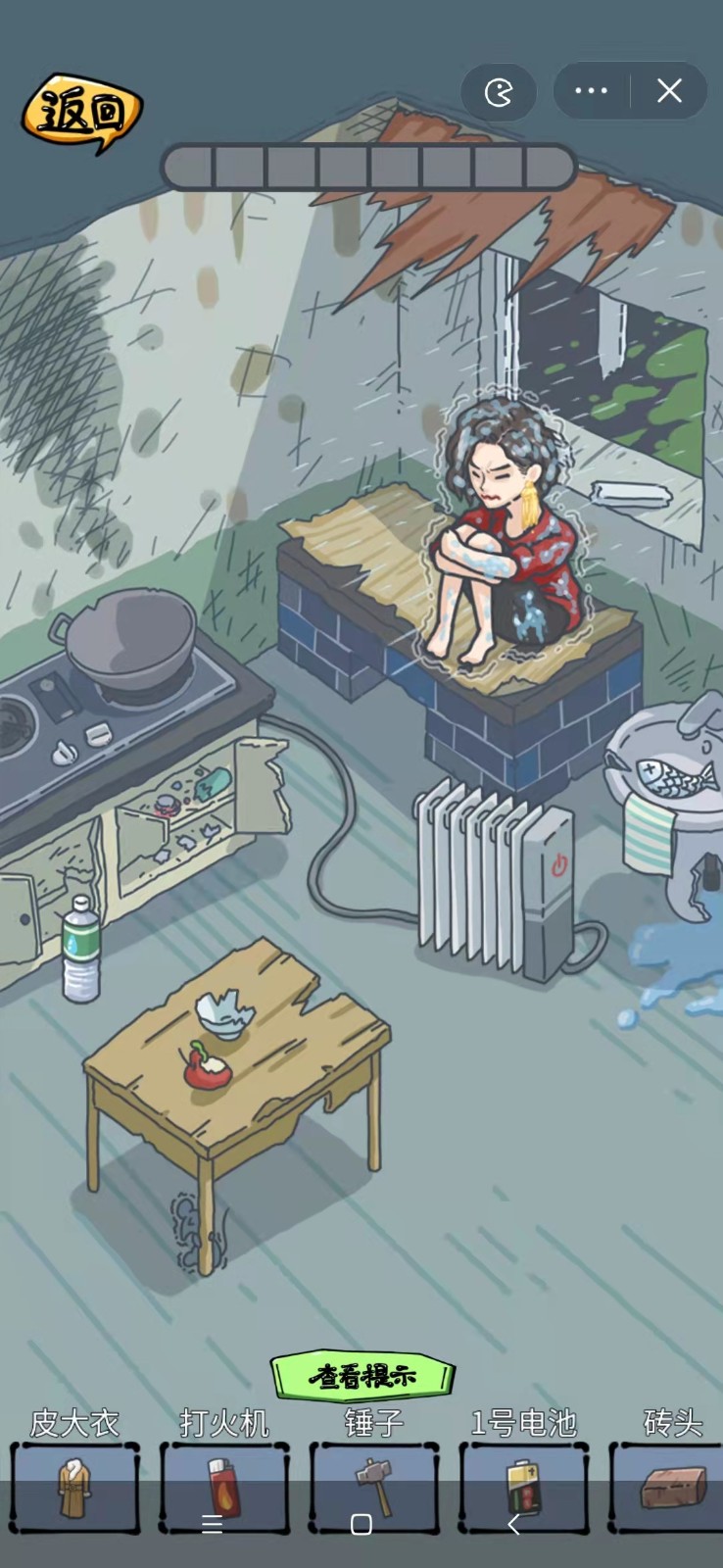Close the mini program with X
The image size is (723, 1568).
pos(669,91)
